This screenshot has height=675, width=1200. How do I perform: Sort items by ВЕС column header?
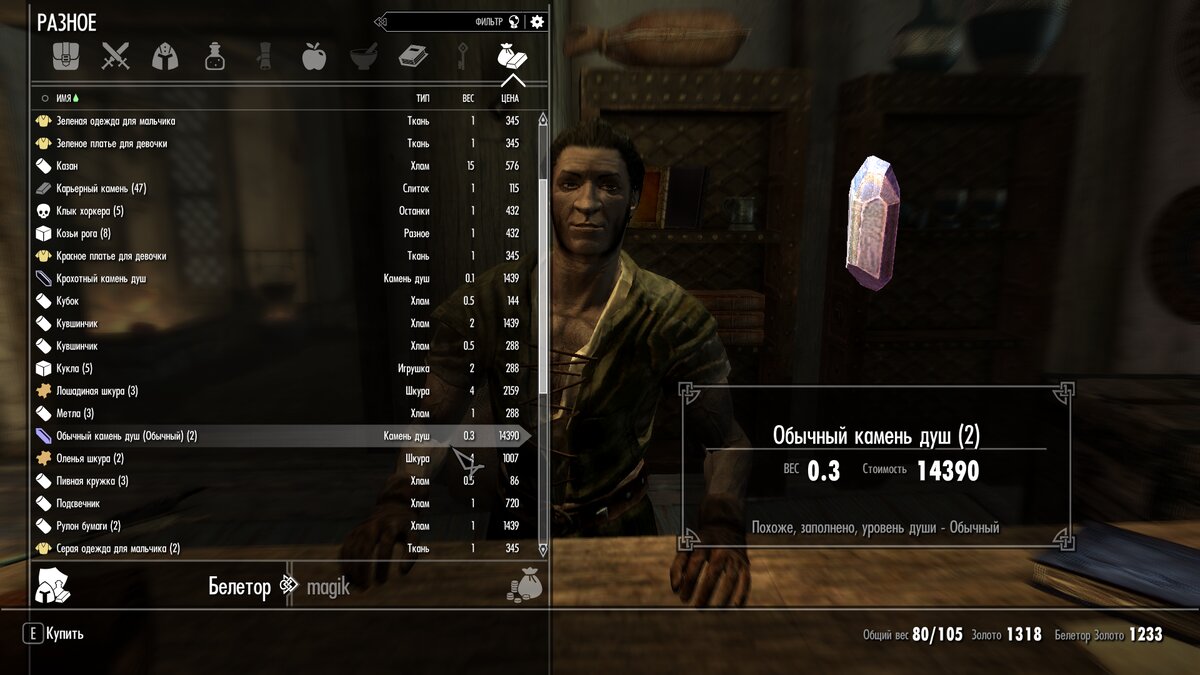pos(467,98)
